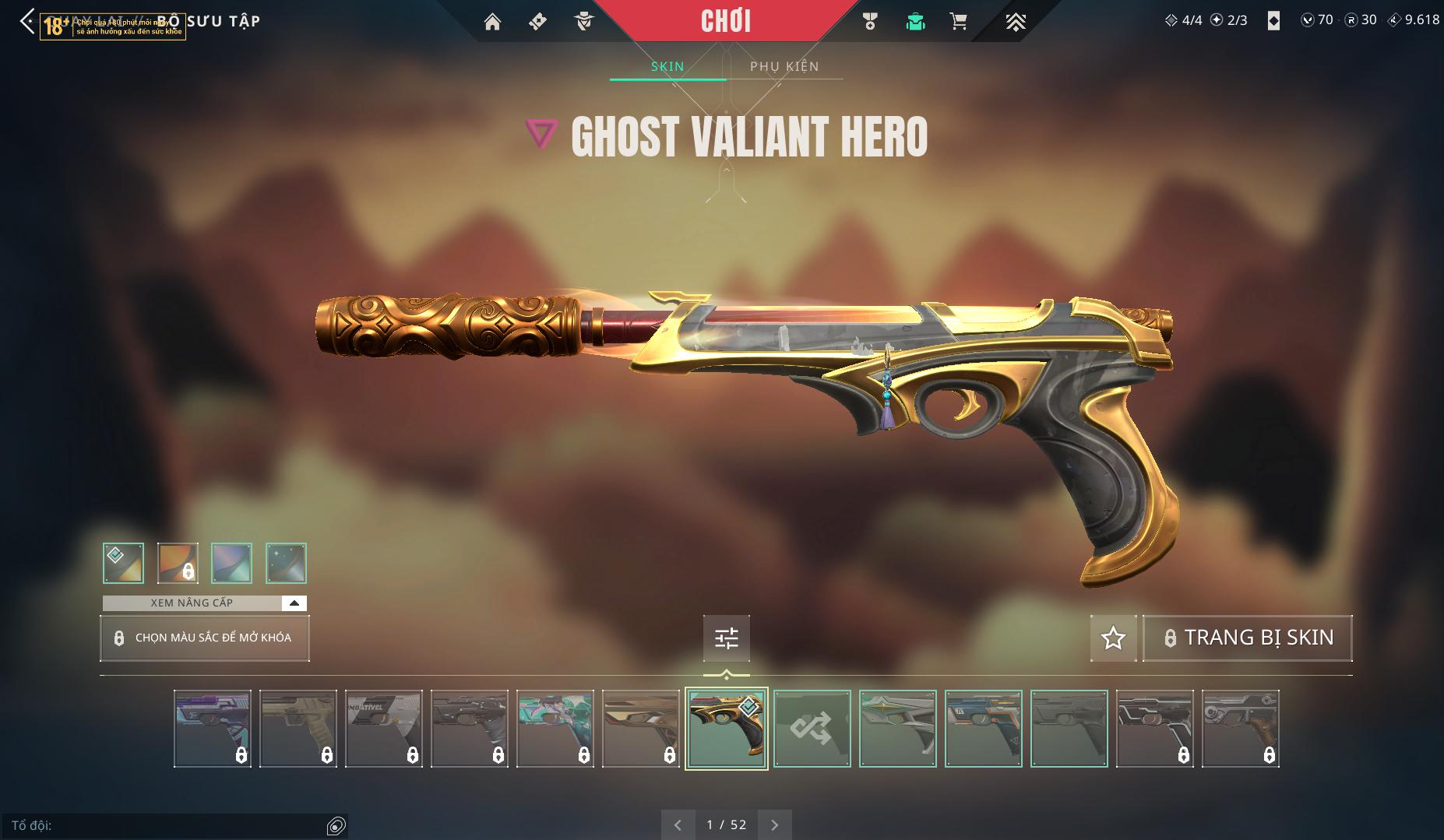Select the teal and pink Ghost thumbnail
This screenshot has width=1444, height=840.
pyautogui.click(x=555, y=729)
